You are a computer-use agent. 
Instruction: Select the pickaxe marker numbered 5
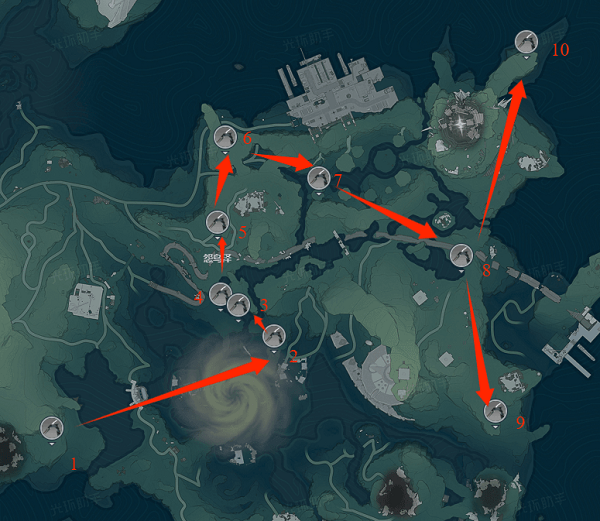pyautogui.click(x=217, y=221)
